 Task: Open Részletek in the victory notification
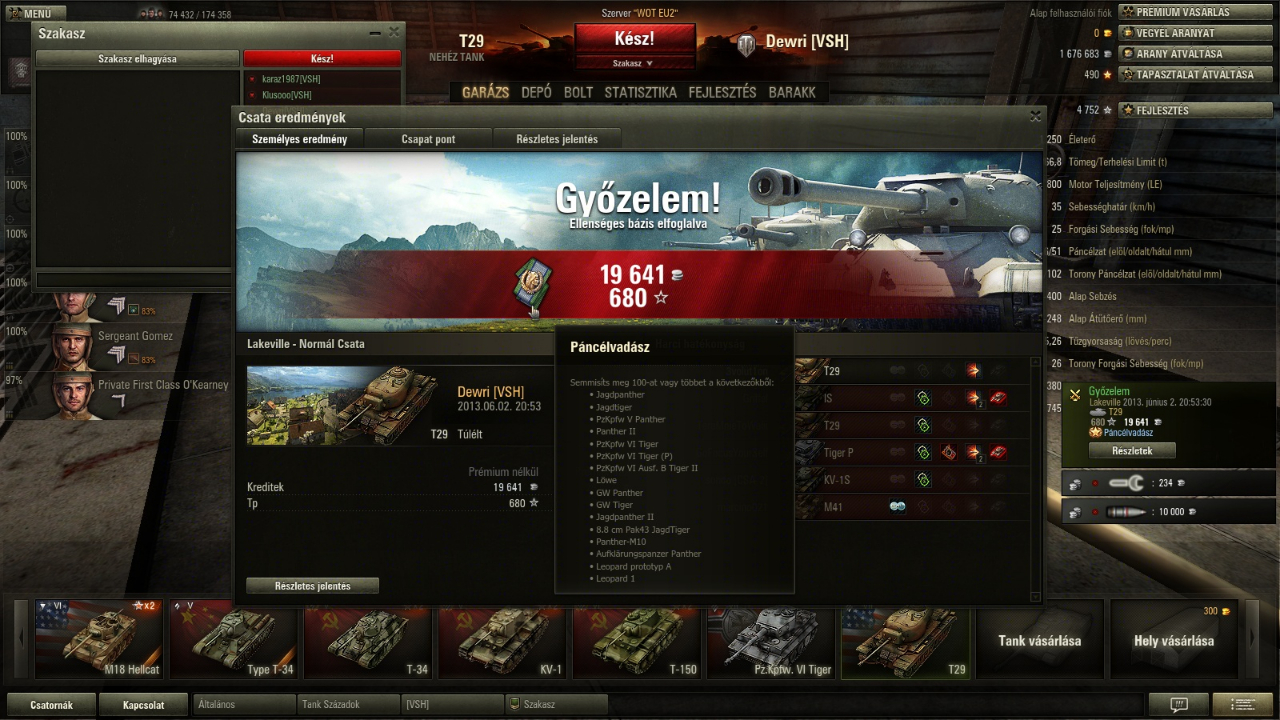pyautogui.click(x=1133, y=451)
